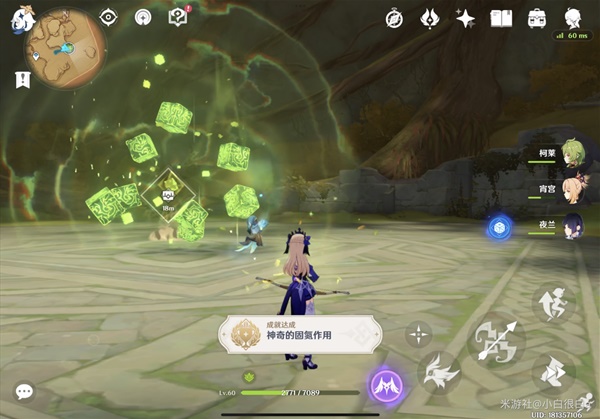The image size is (600, 419).
Task: Open the chat speech bubble
Action: point(23,392)
